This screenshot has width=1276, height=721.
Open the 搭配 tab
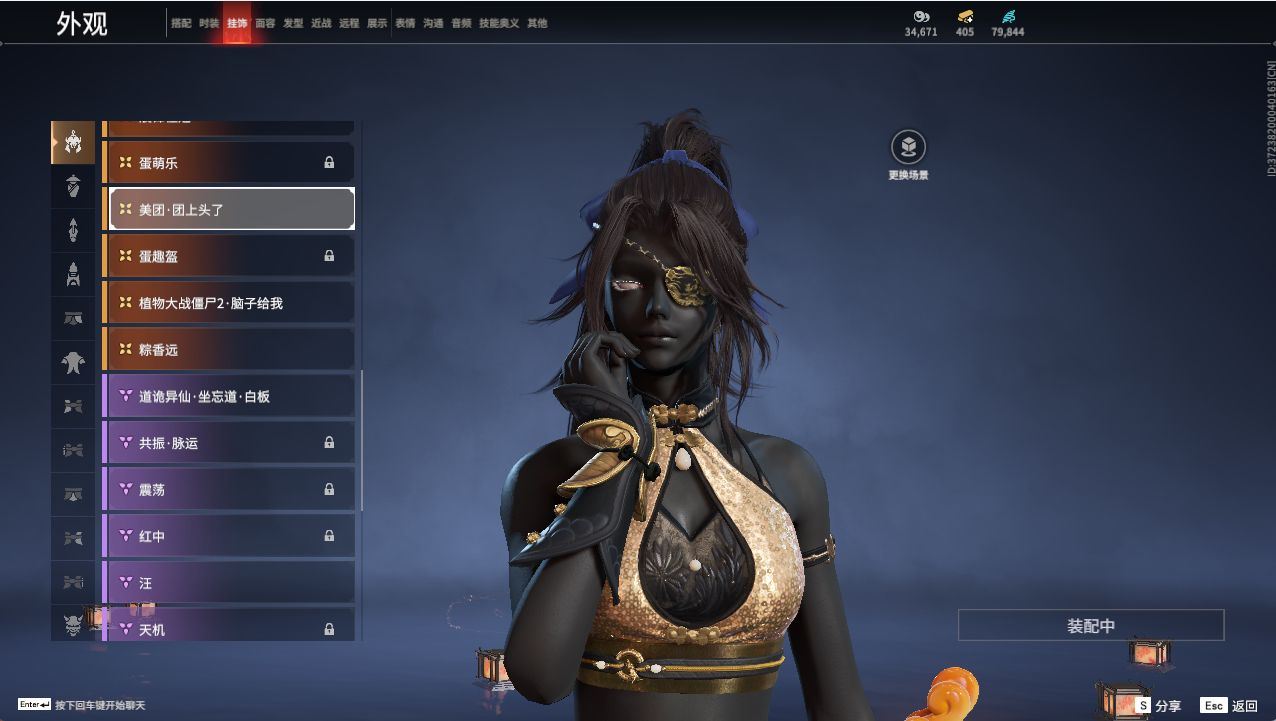tap(181, 23)
